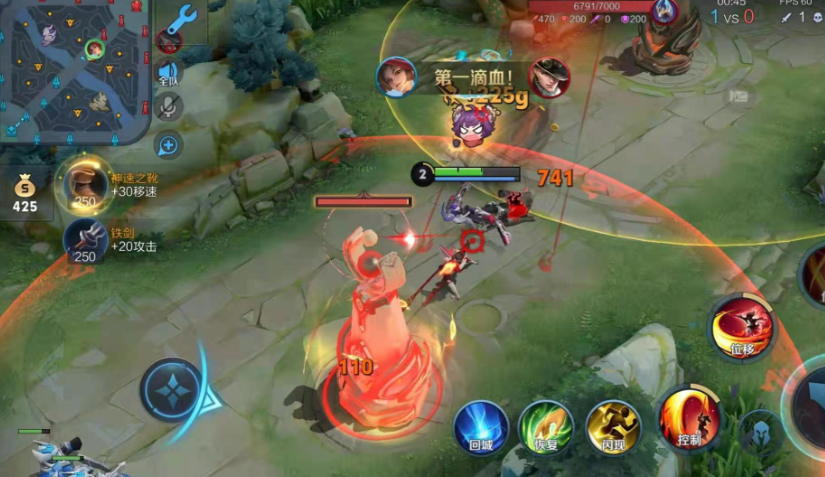Open the shop via the gold coin bag

point(25,192)
